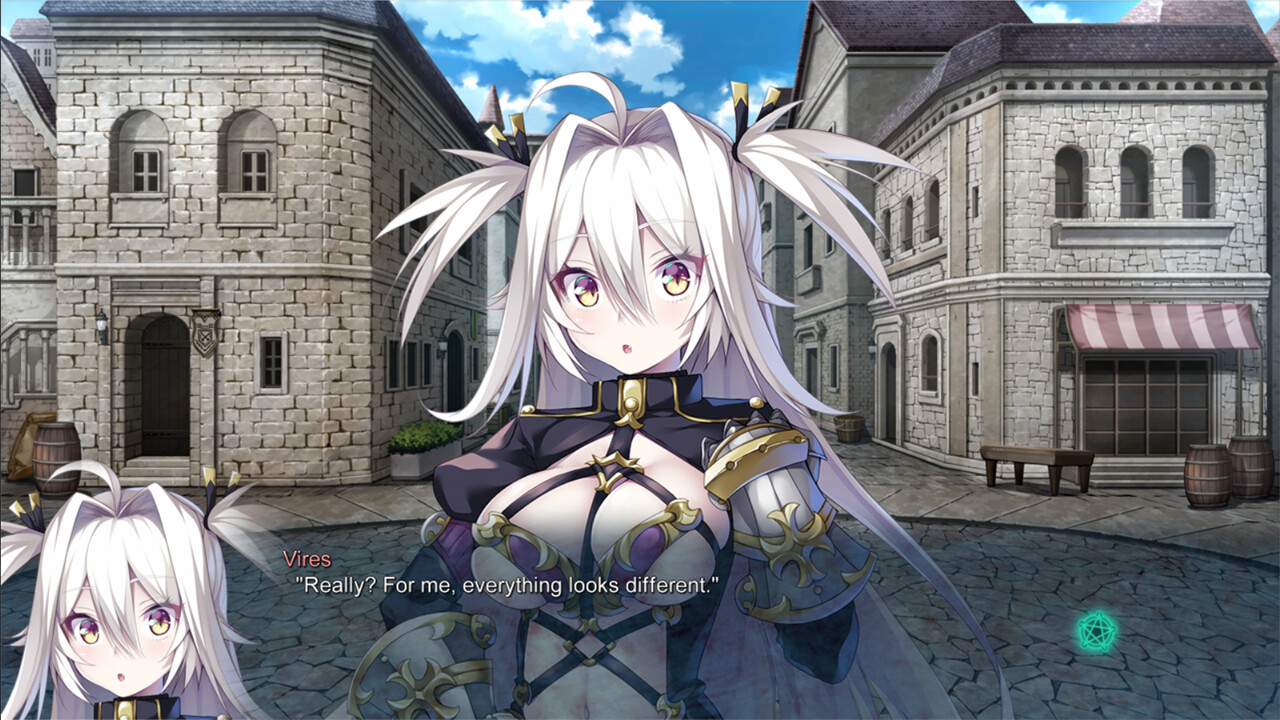Click the hanging shield sign beside the door
Image resolution: width=1280 pixels, height=720 pixels.
tap(203, 330)
